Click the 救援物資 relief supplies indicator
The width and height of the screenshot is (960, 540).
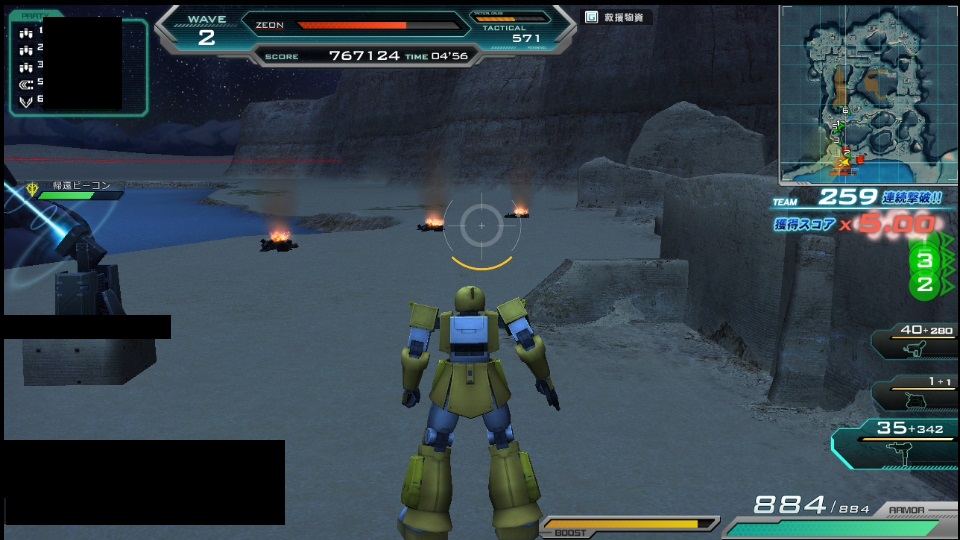[x=619, y=17]
